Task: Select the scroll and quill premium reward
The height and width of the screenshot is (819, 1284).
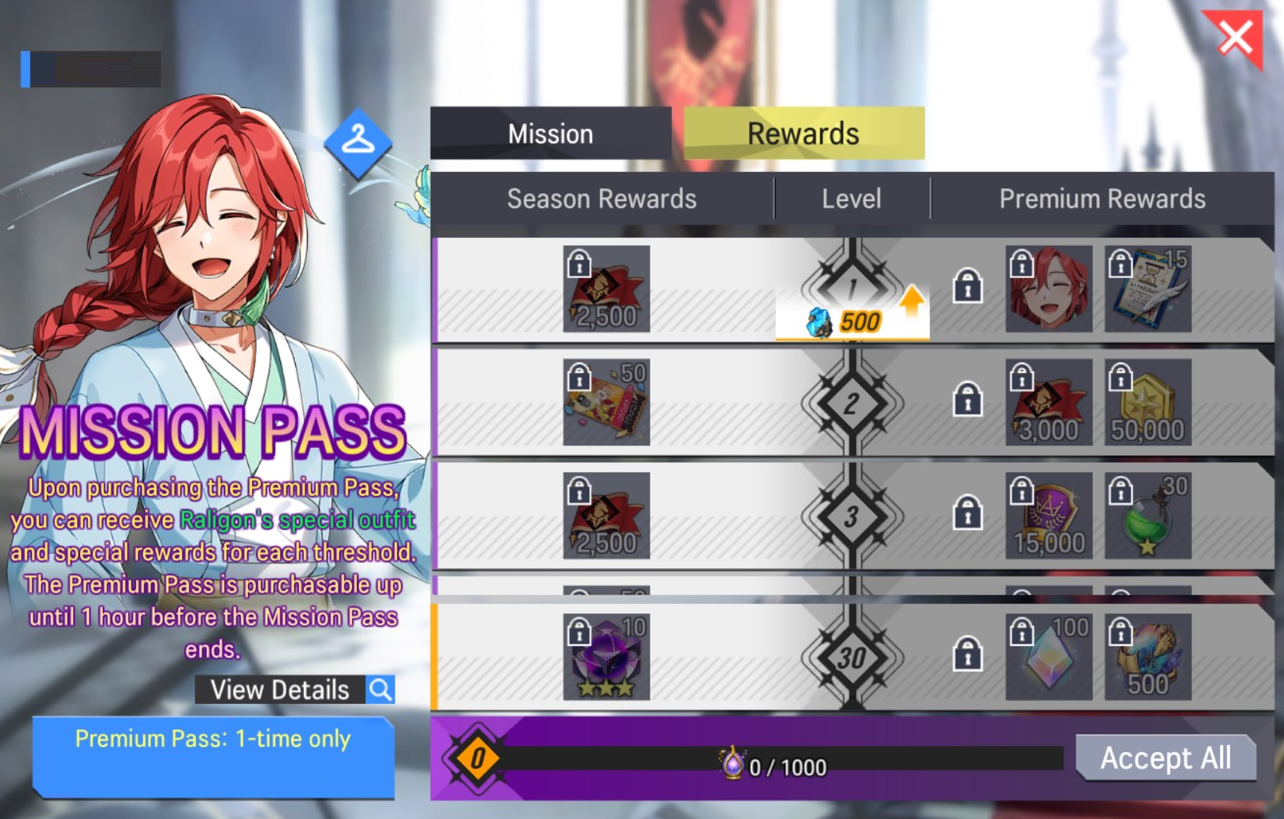Action: (1148, 289)
